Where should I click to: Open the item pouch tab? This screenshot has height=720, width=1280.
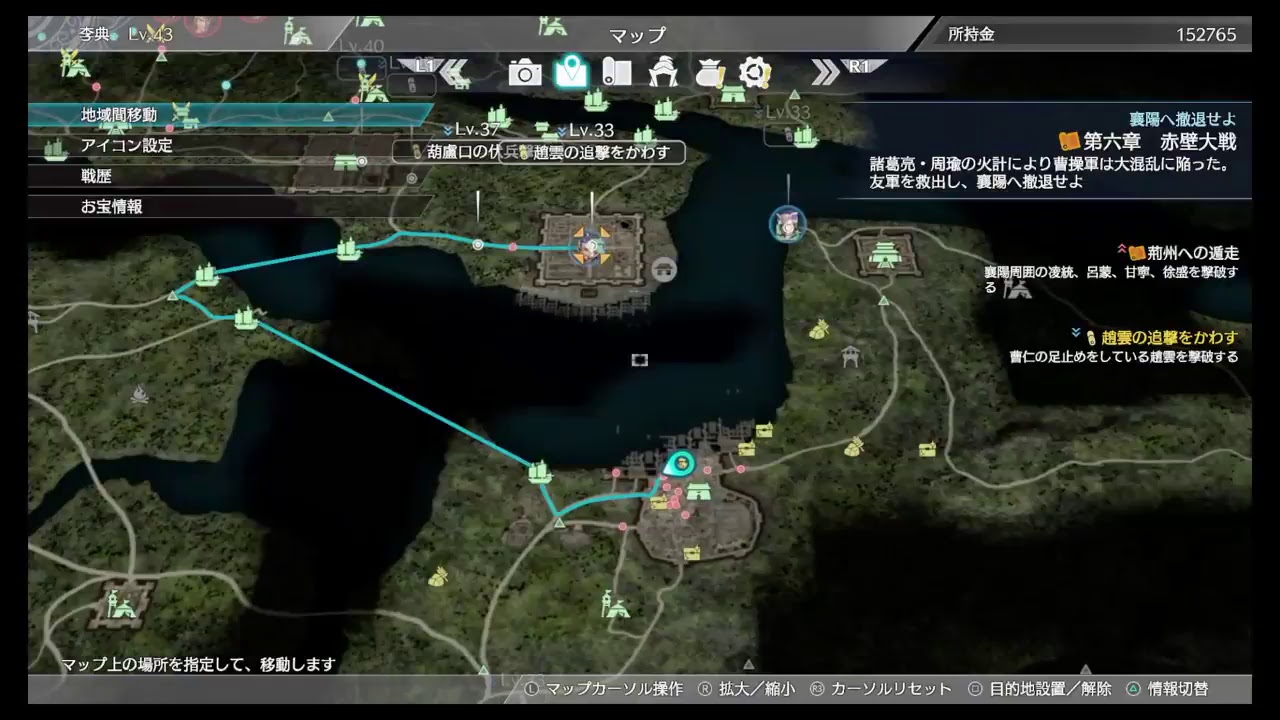pos(709,72)
